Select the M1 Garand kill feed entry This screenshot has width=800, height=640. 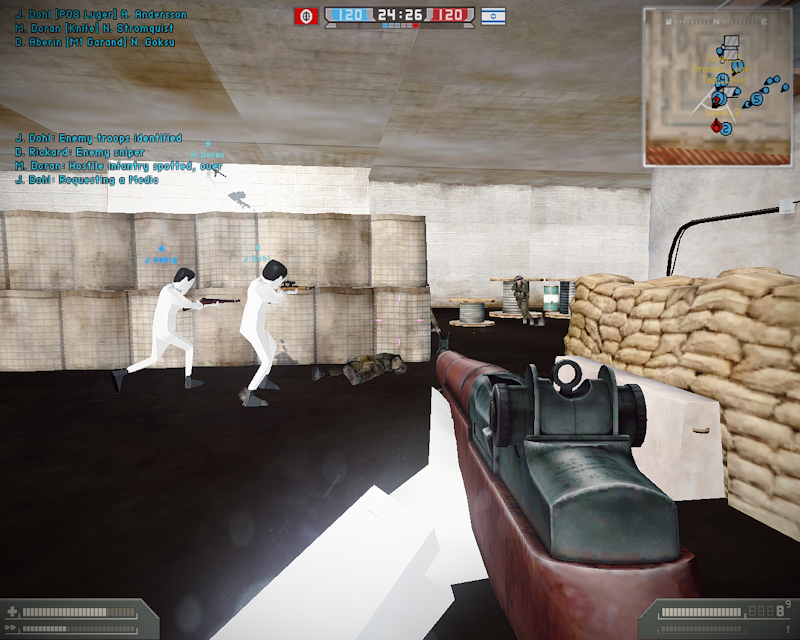[x=93, y=43]
